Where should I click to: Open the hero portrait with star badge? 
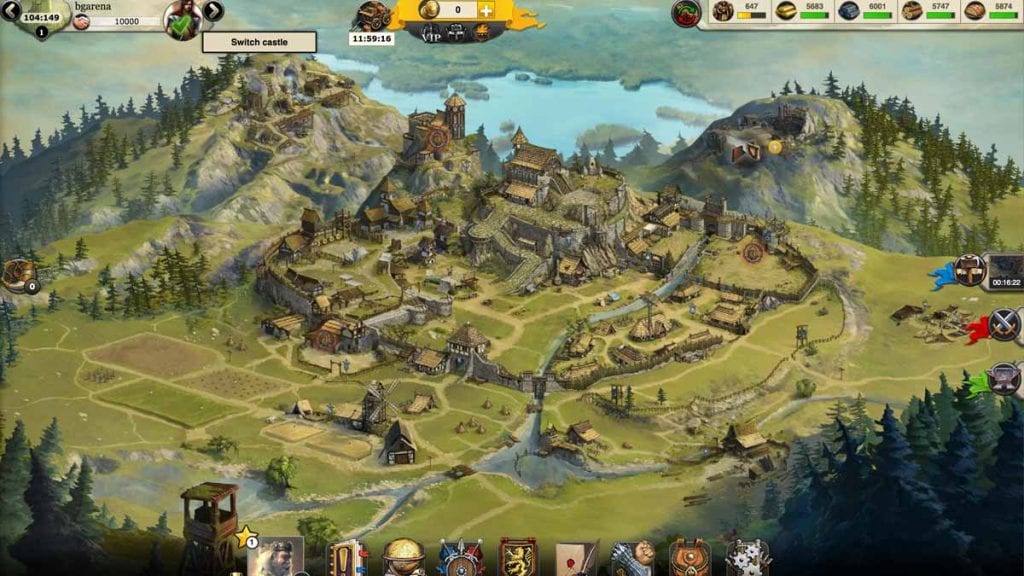[275, 558]
